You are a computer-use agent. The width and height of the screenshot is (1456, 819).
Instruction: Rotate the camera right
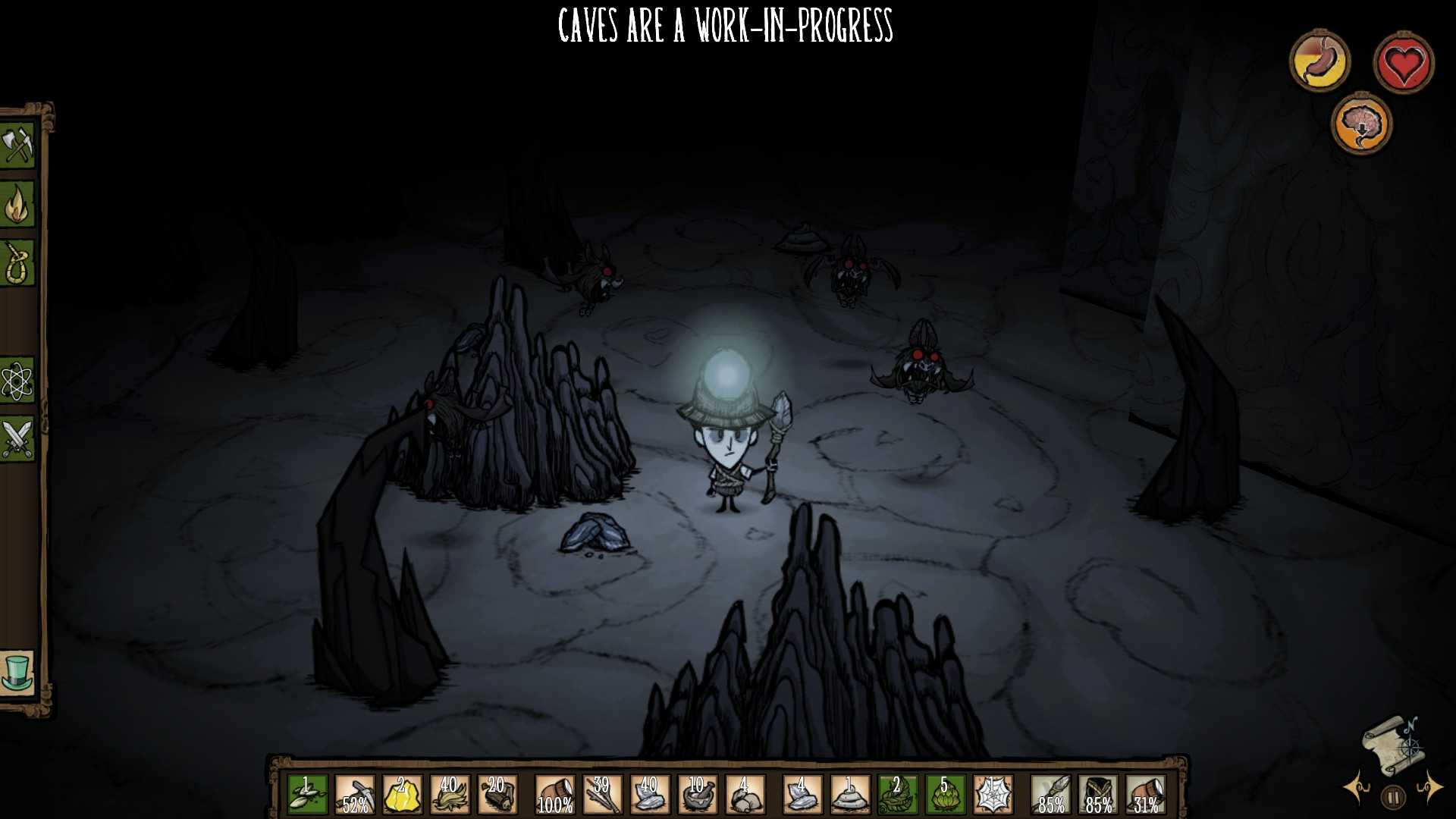click(x=1429, y=786)
